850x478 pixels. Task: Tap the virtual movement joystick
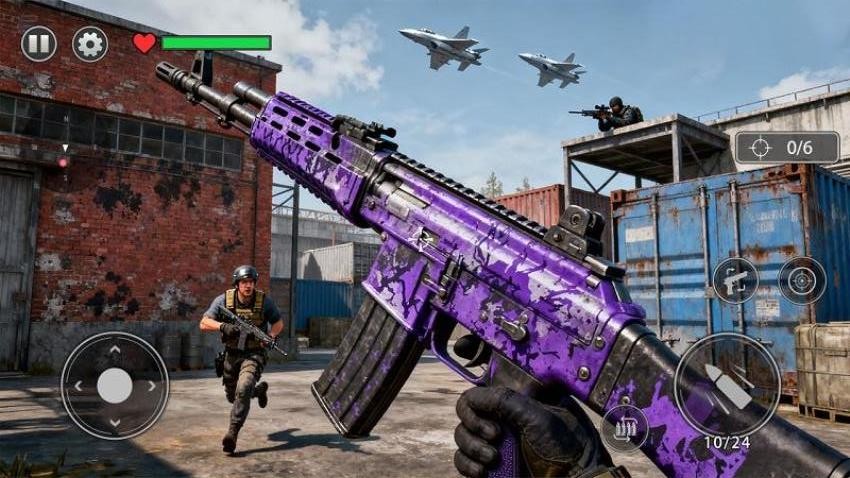(115, 385)
